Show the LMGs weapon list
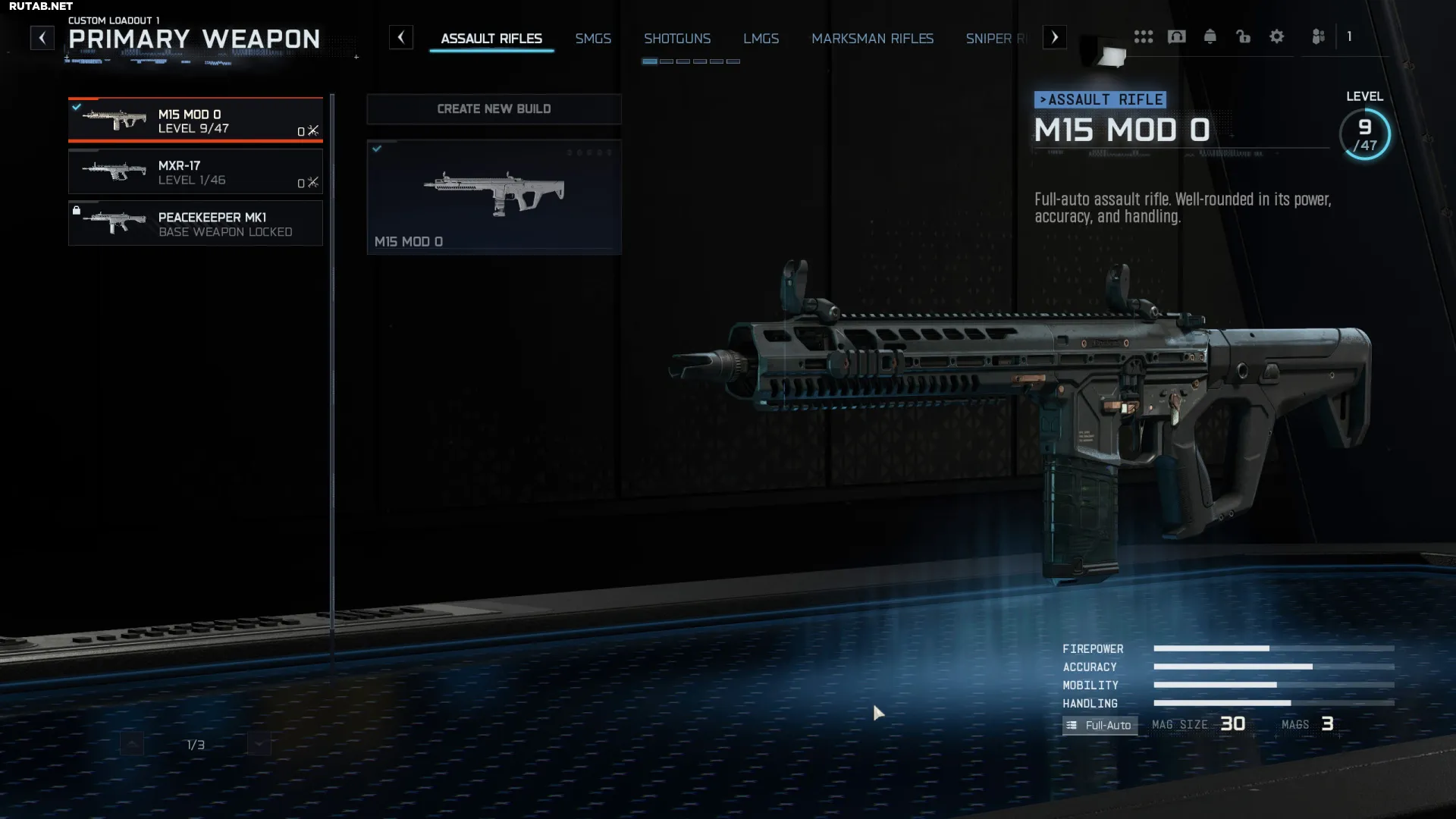 click(761, 39)
